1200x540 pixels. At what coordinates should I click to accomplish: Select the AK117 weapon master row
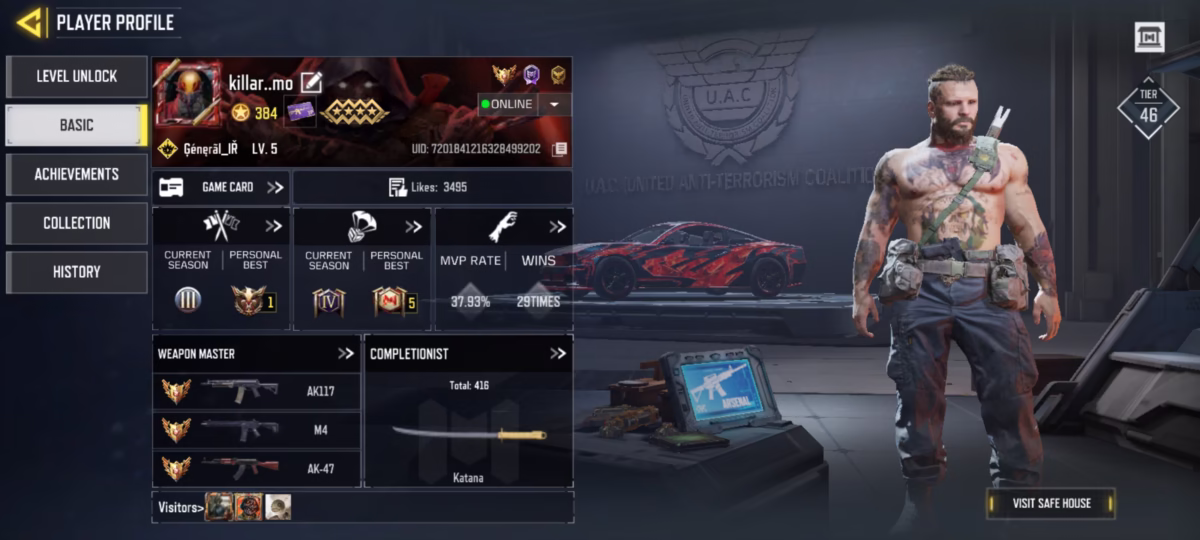click(x=257, y=391)
